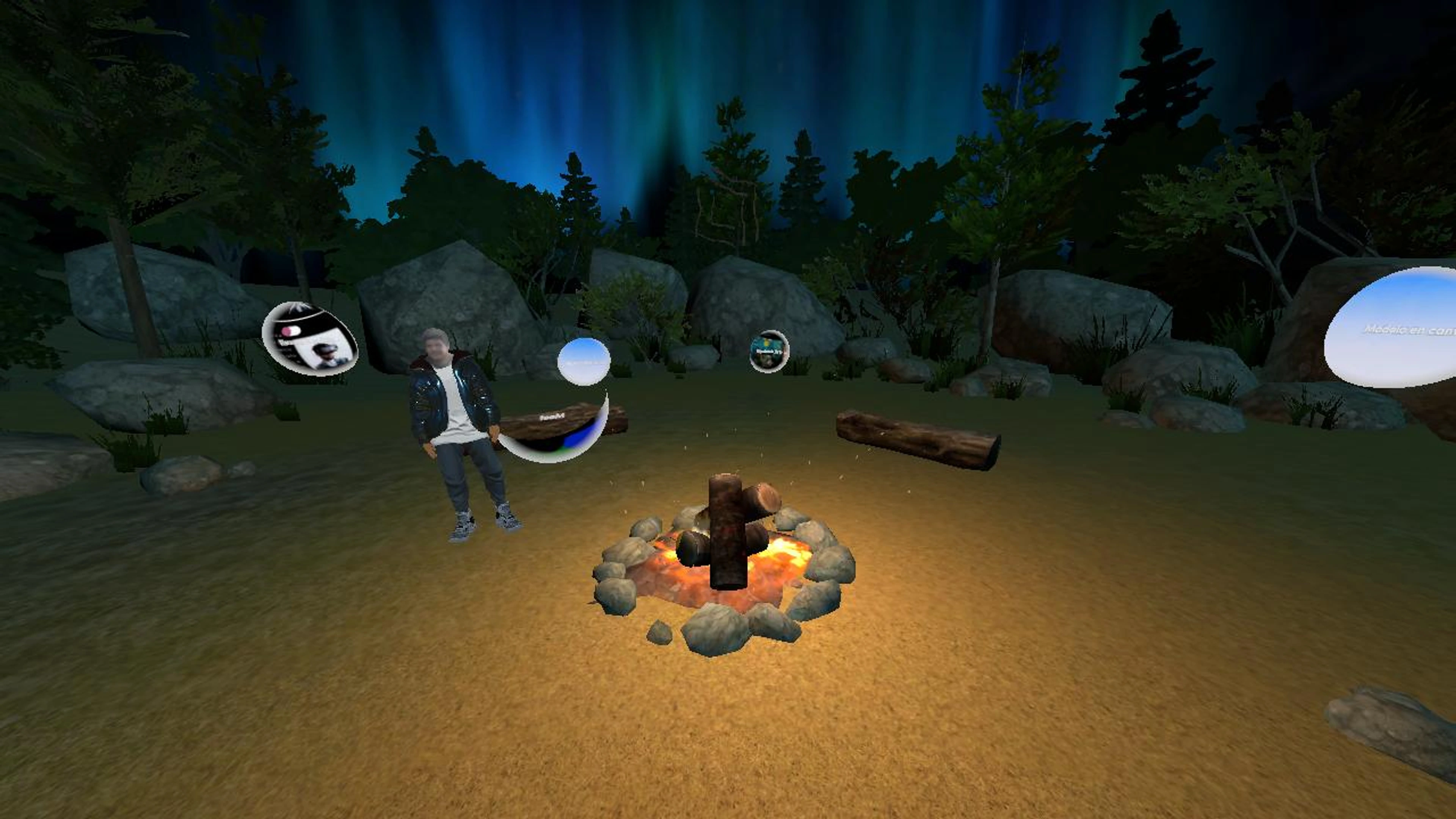
Task: Select the black-and-white portal bubble with red dot
Action: pyautogui.click(x=310, y=339)
